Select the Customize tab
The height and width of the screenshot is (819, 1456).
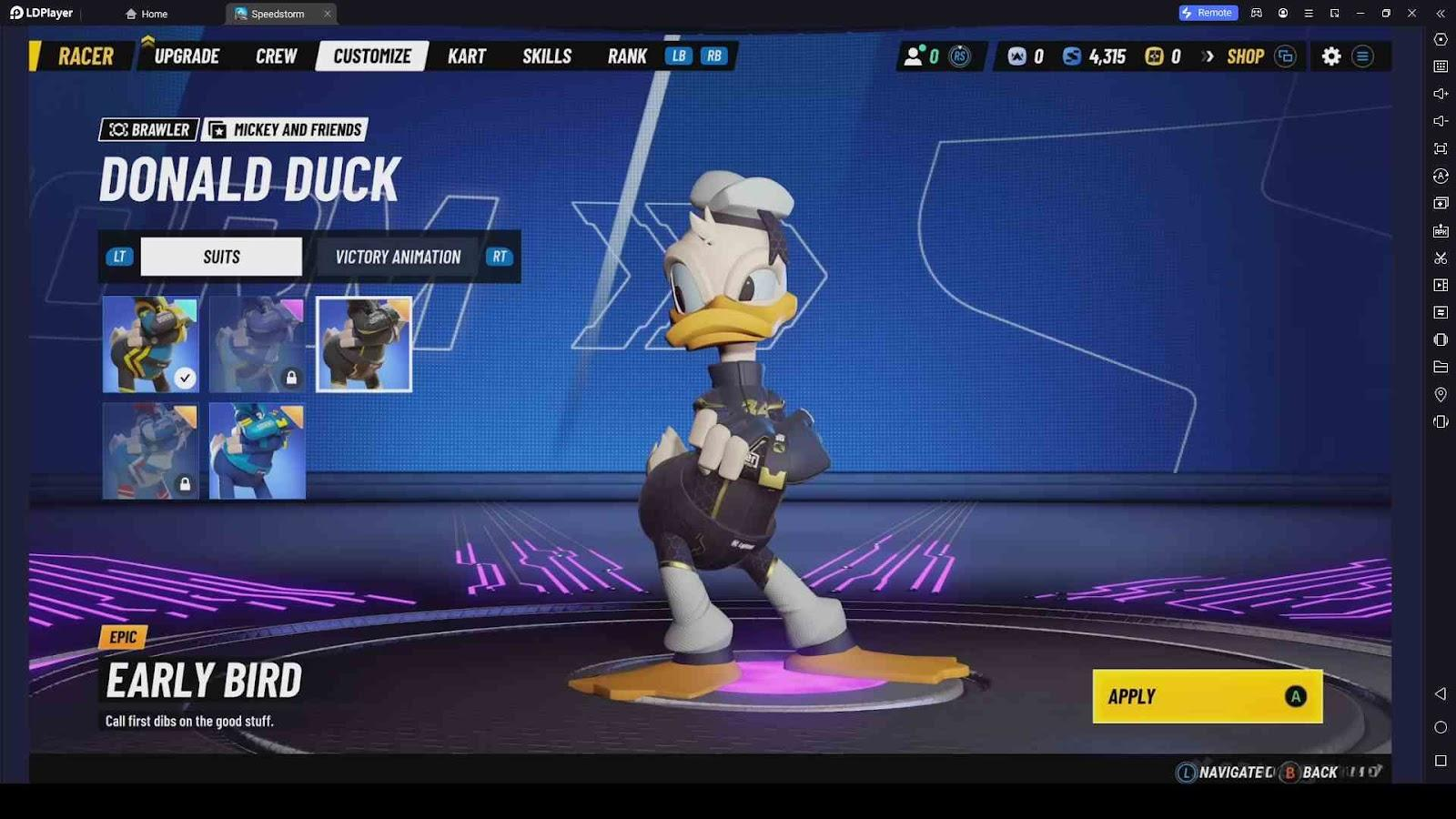coord(372,56)
